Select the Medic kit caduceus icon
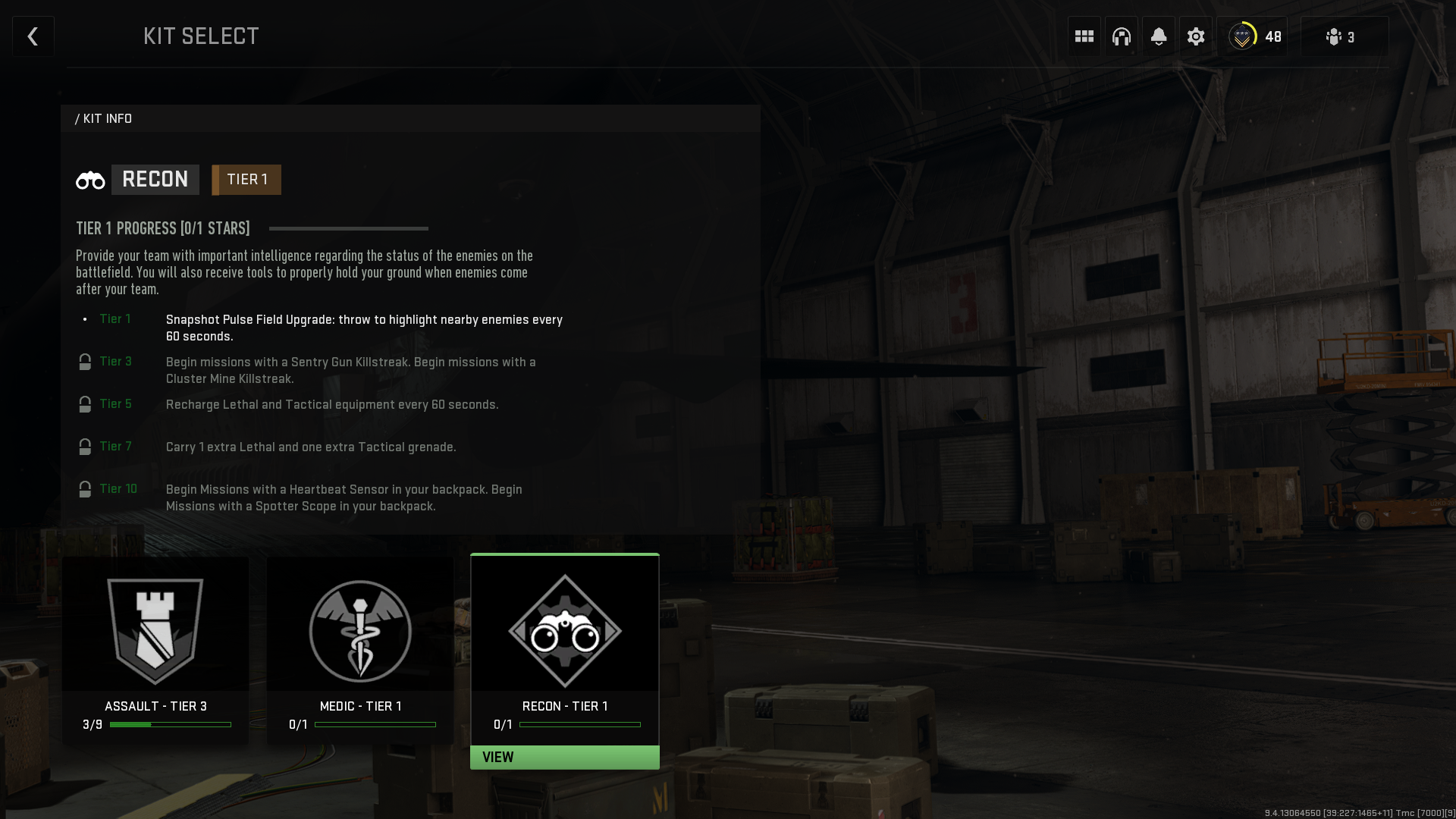The height and width of the screenshot is (819, 1456). pos(359,631)
